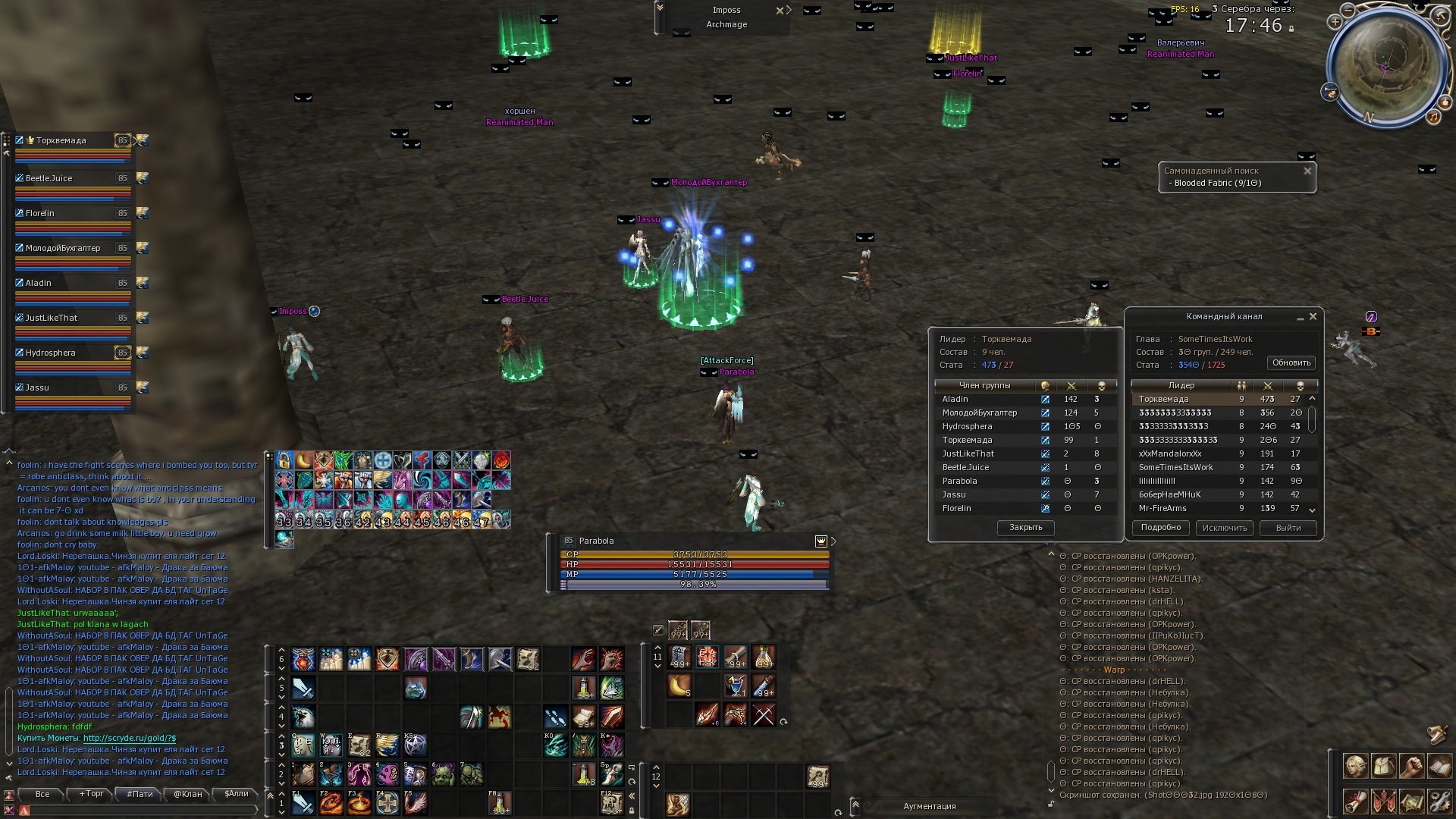Minimize the command channel window
The image size is (1456, 819).
coord(1300,317)
